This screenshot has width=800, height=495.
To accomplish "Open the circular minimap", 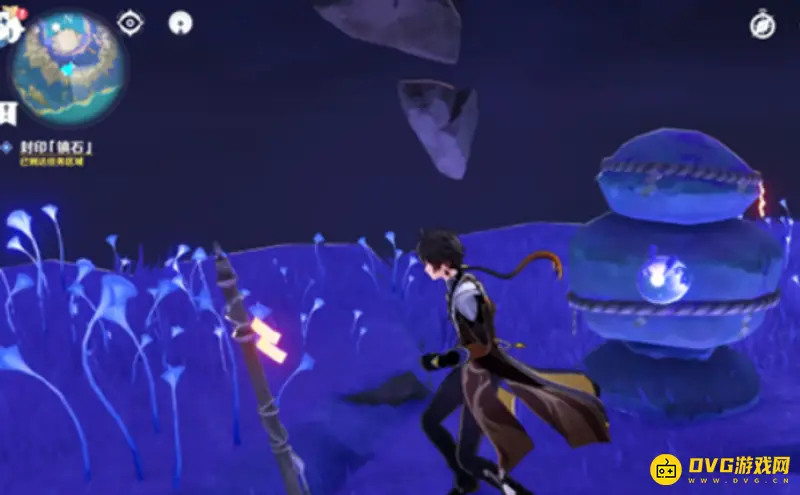I will click(68, 68).
